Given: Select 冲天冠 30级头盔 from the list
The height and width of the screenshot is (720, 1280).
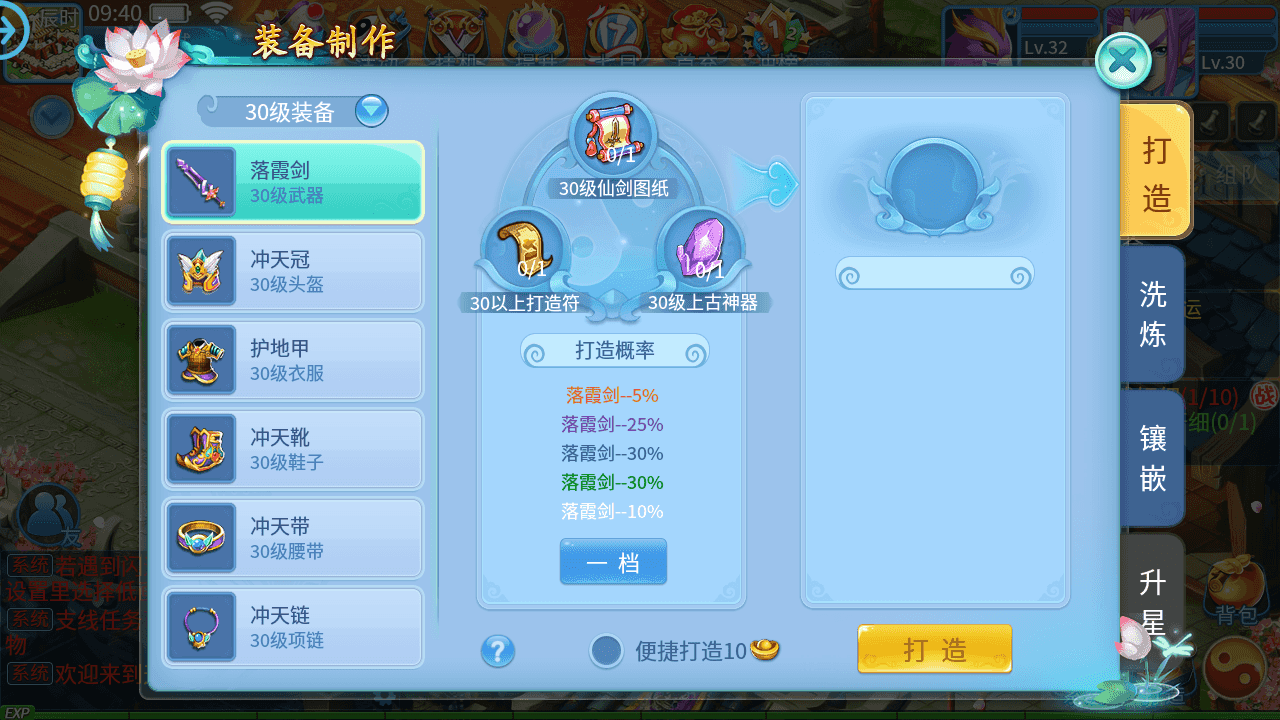Looking at the screenshot, I should [292, 270].
